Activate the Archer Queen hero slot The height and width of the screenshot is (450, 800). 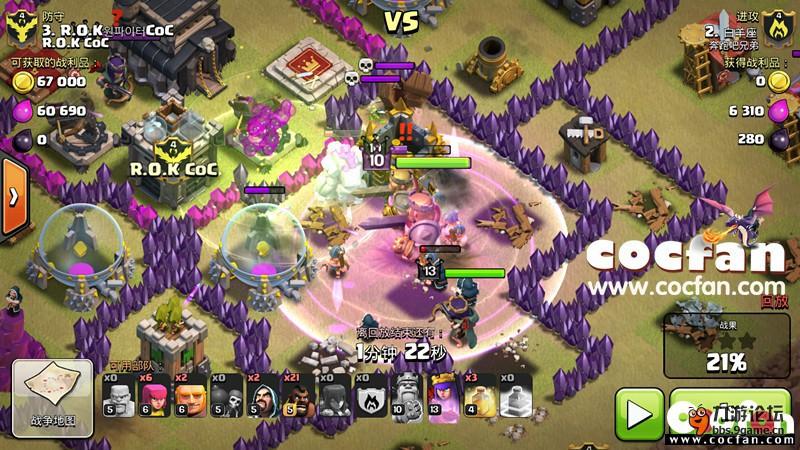click(443, 396)
